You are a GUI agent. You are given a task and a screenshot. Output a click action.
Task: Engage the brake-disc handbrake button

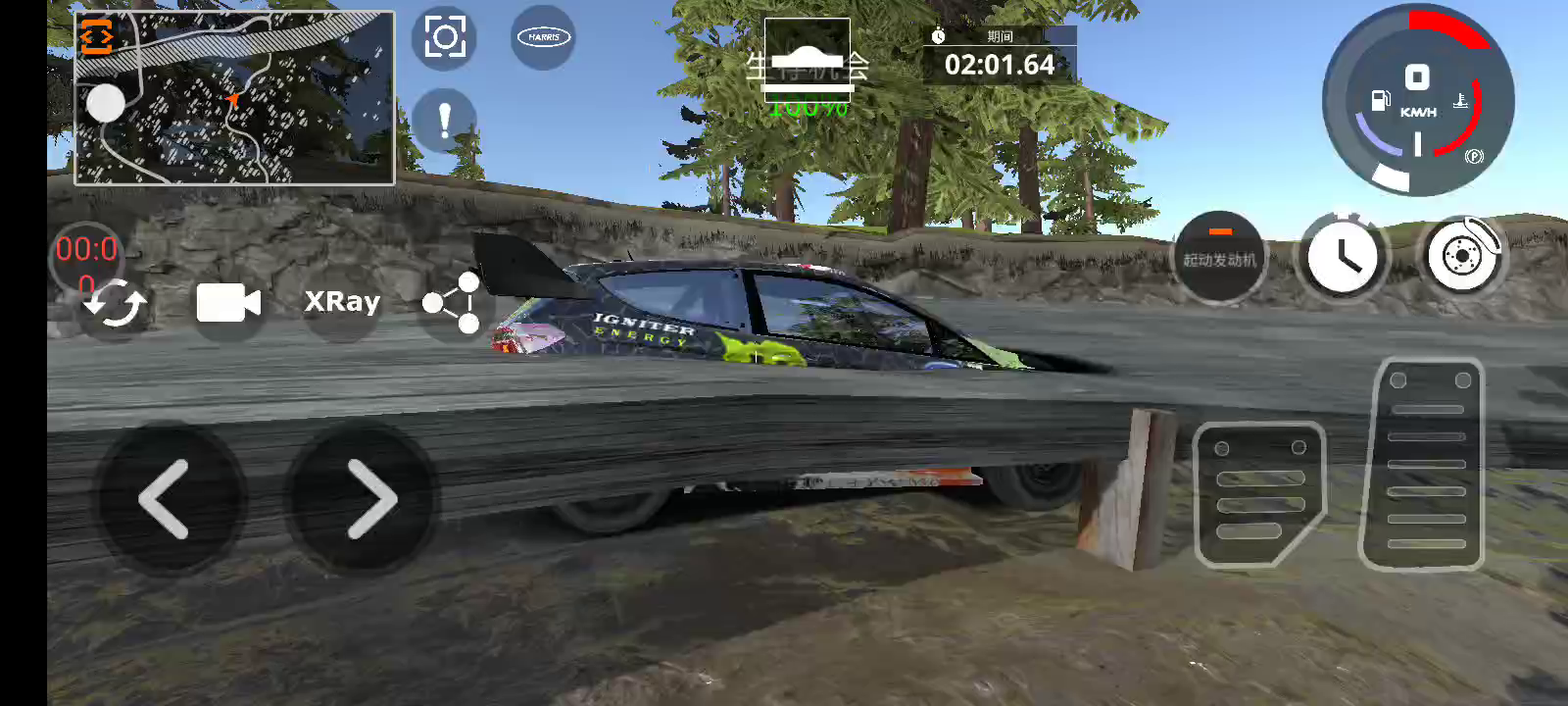pyautogui.click(x=1462, y=257)
